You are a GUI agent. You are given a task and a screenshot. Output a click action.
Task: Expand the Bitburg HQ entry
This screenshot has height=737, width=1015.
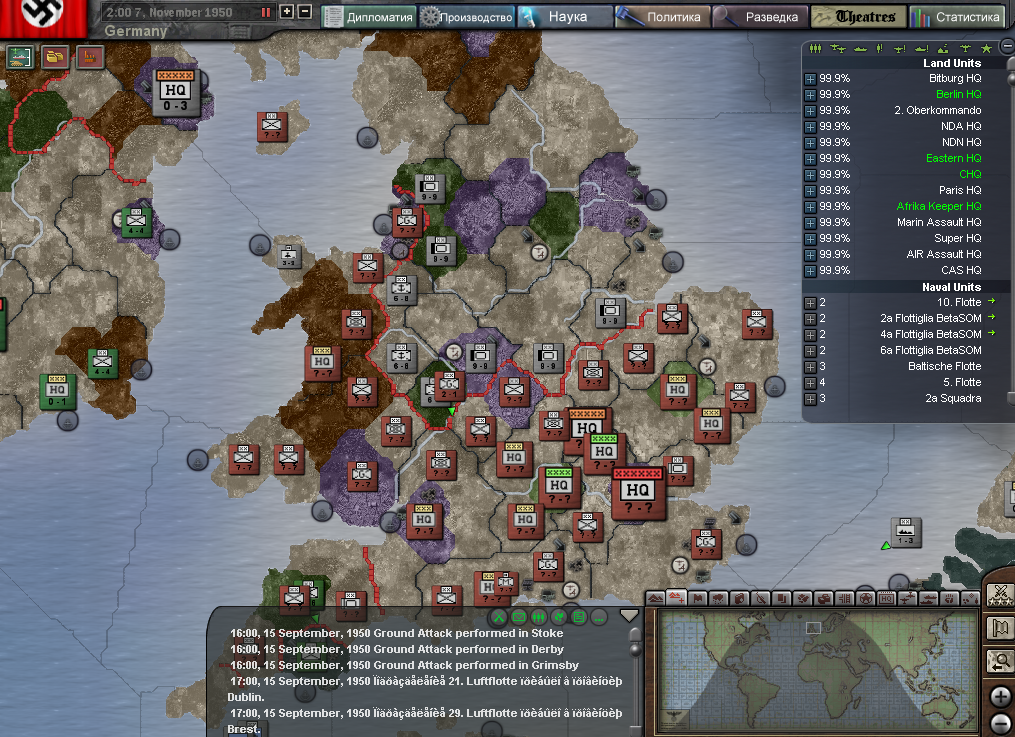[x=810, y=78]
